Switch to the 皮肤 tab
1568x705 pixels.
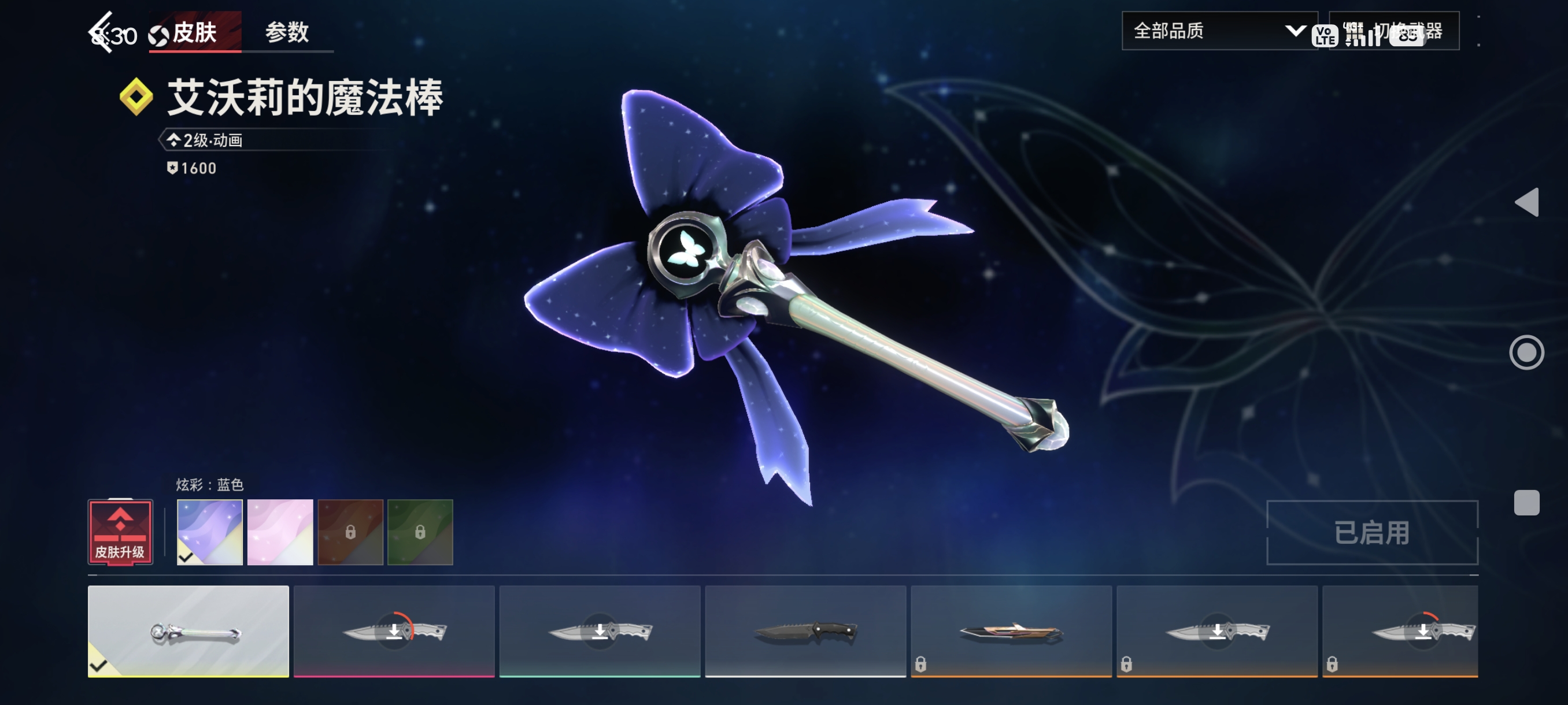click(194, 32)
